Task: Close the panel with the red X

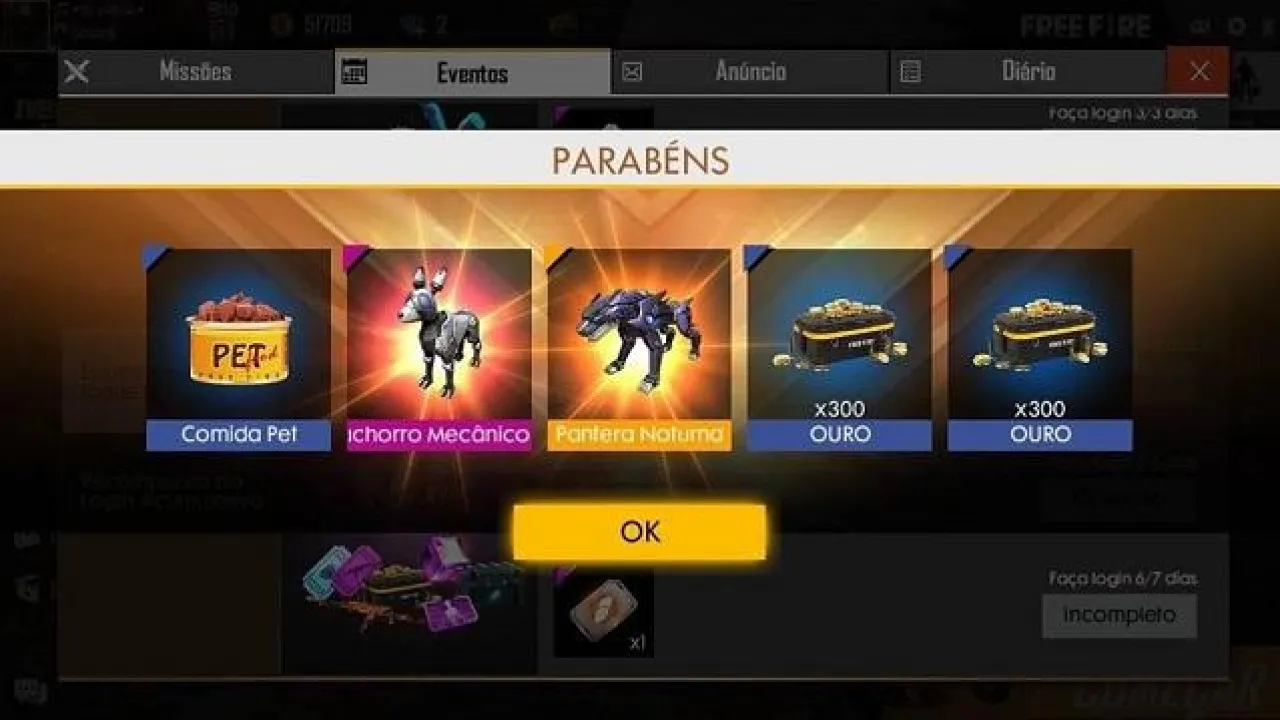Action: (1198, 70)
